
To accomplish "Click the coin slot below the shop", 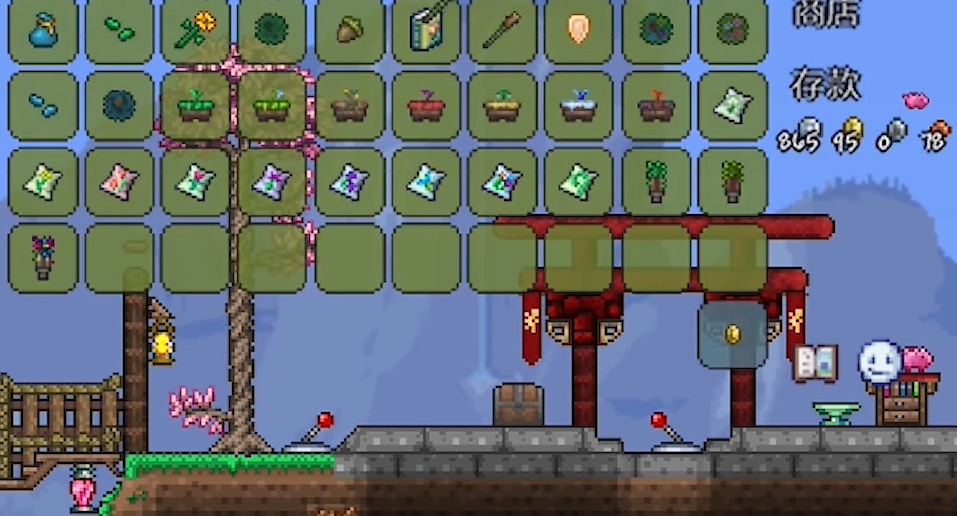I will [732, 334].
